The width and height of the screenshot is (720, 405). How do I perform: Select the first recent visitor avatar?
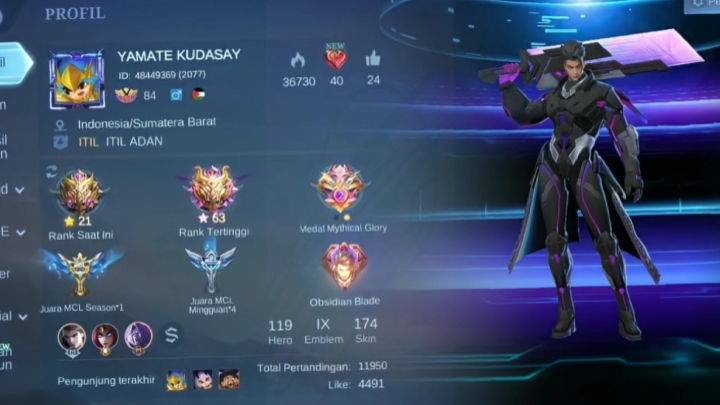point(176,379)
